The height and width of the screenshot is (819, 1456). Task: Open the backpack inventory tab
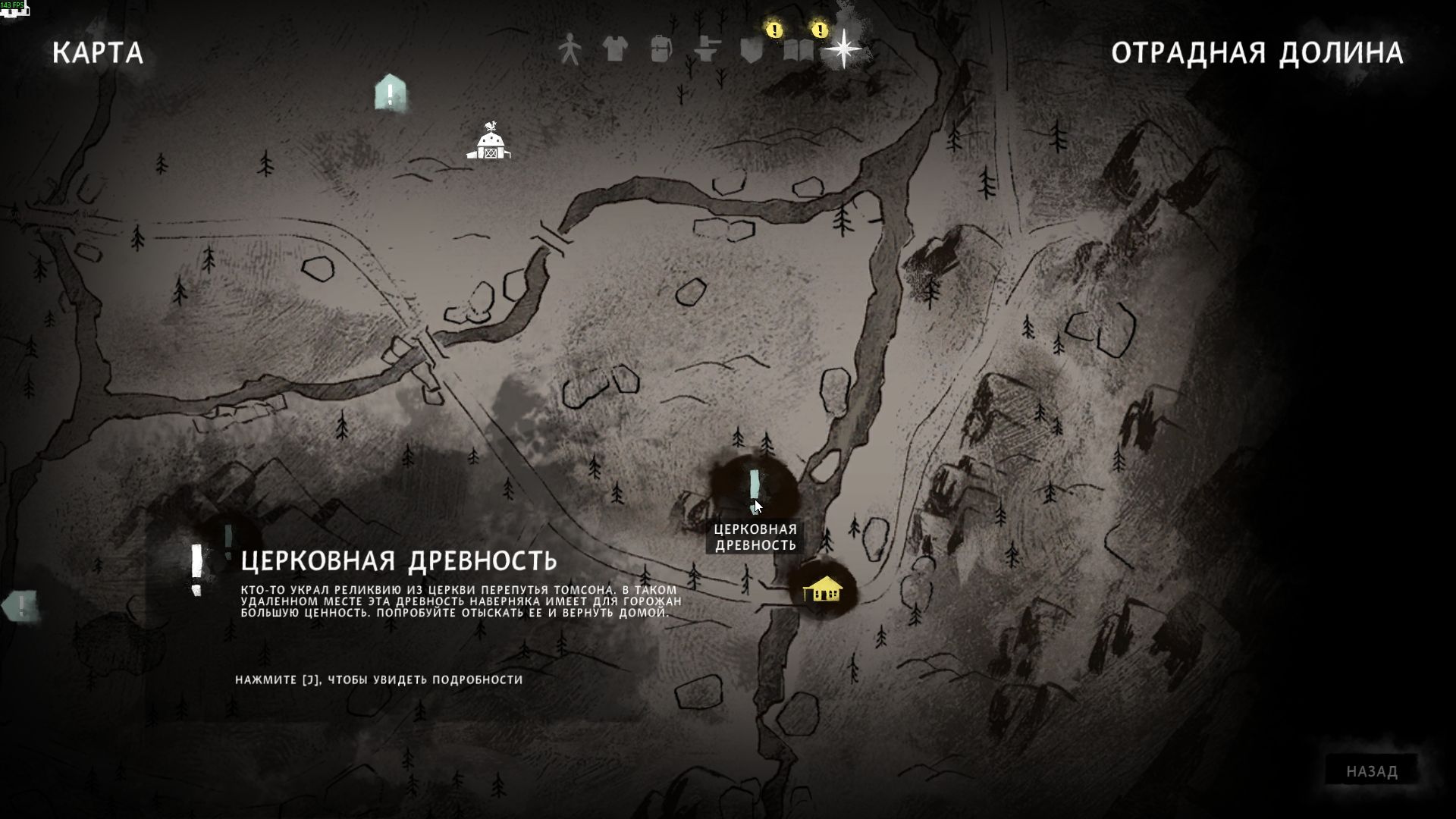[x=661, y=50]
